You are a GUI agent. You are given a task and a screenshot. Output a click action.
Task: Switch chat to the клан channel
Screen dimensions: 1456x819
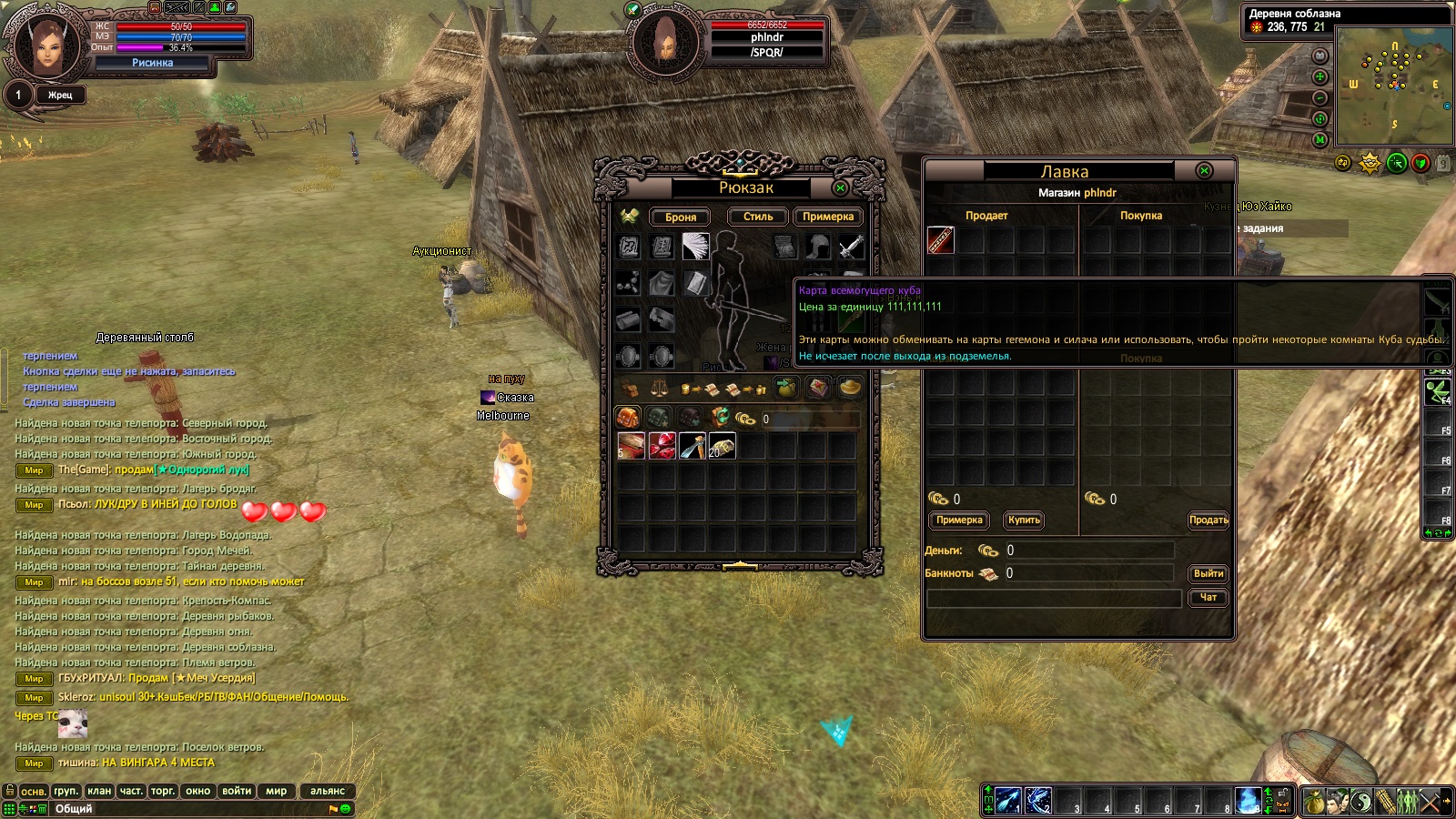[x=99, y=791]
